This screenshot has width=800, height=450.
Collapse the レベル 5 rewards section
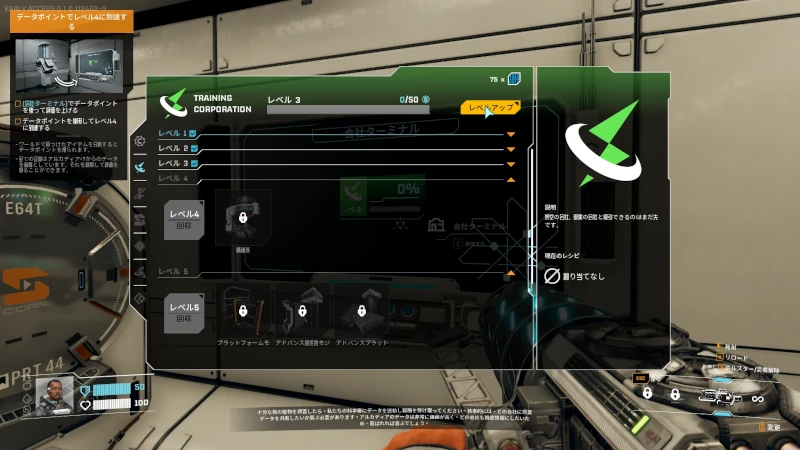pos(511,272)
